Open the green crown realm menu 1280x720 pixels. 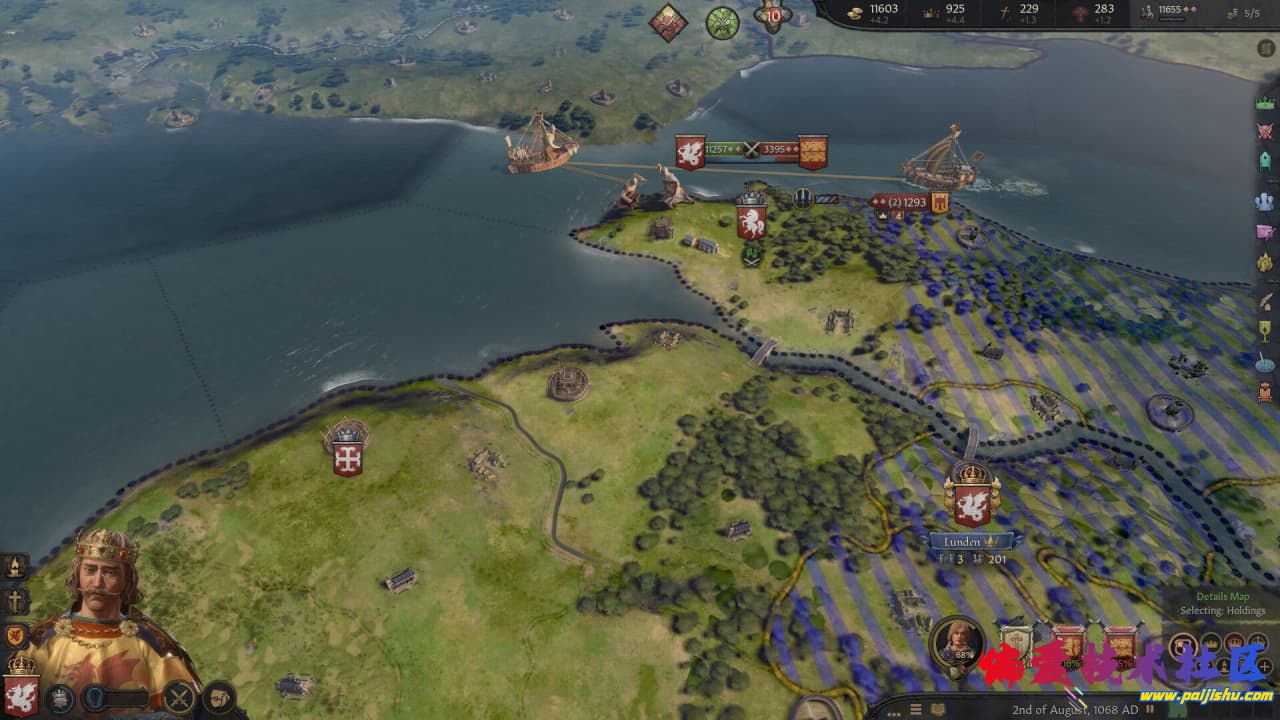coord(1266,103)
